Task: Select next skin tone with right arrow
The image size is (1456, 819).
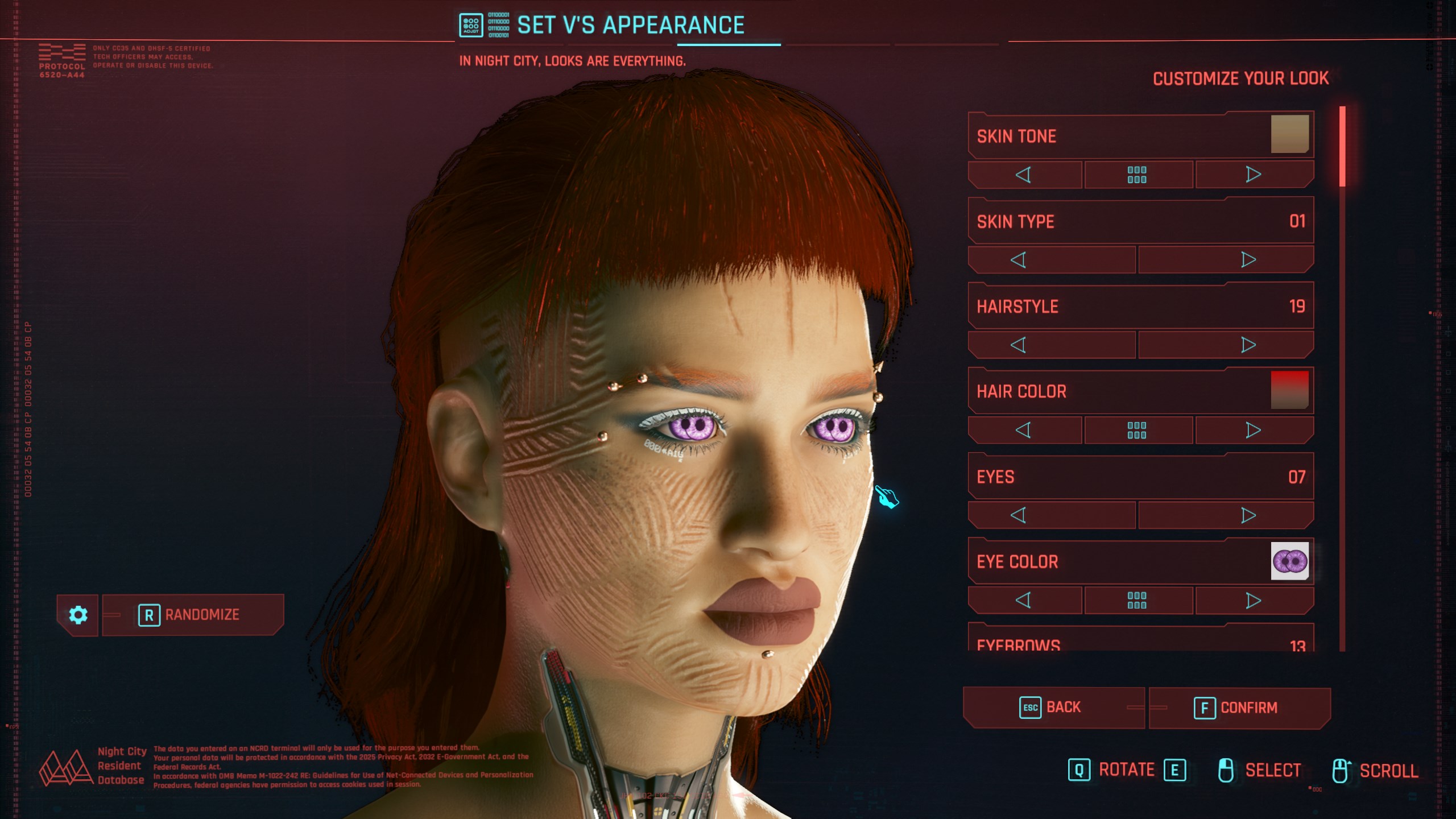Action: [x=1254, y=175]
